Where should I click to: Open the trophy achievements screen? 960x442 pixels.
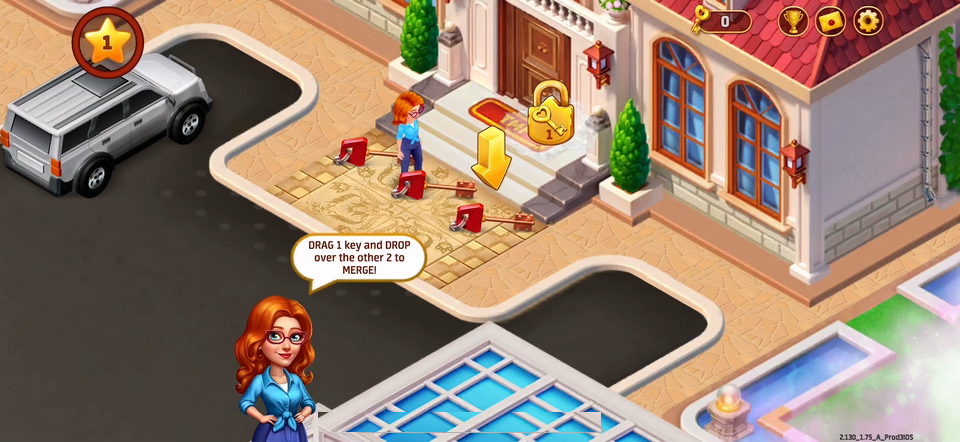(794, 20)
